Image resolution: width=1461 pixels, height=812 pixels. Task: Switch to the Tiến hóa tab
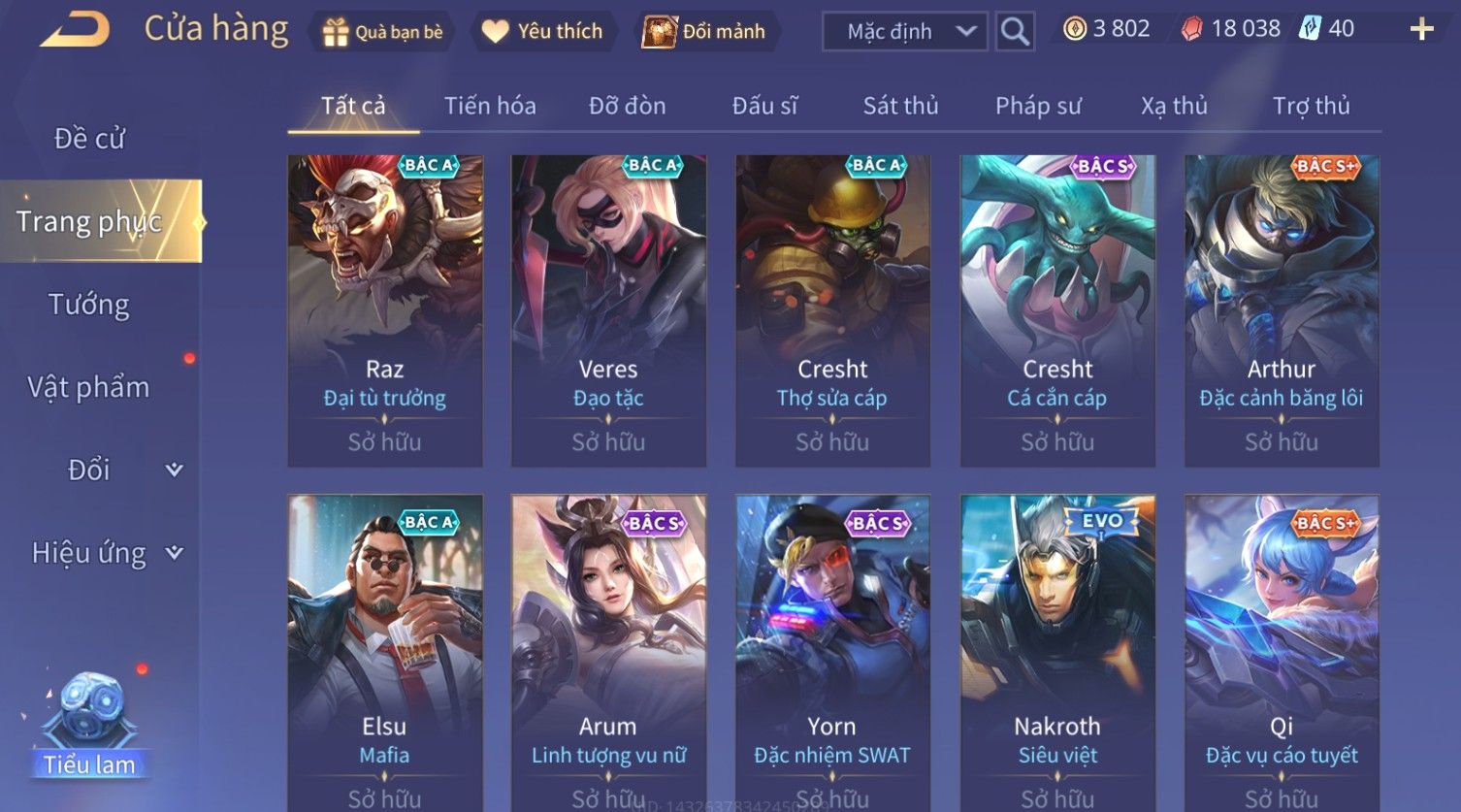490,106
